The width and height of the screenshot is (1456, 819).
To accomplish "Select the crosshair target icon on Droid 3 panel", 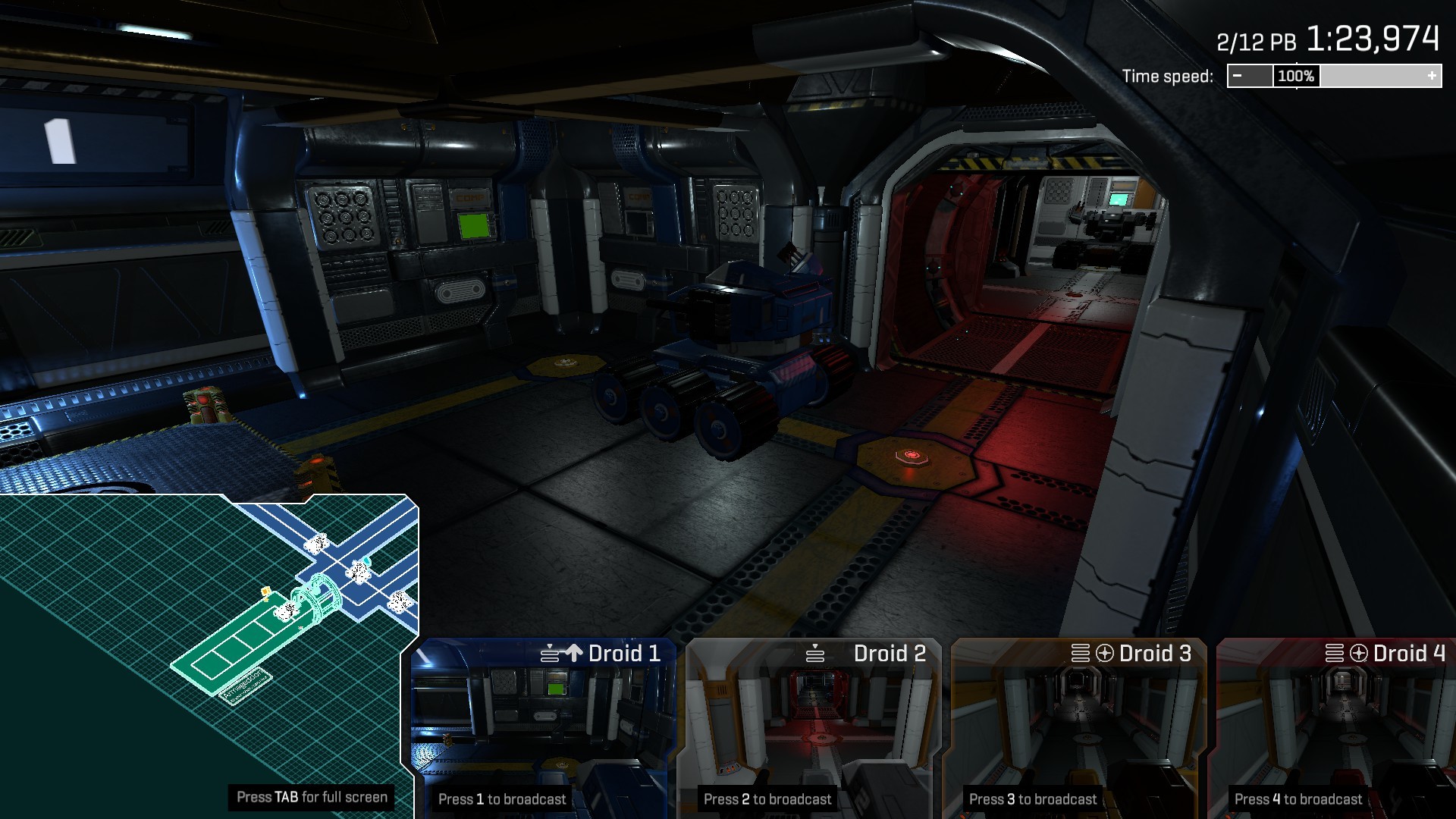I will tap(1104, 654).
